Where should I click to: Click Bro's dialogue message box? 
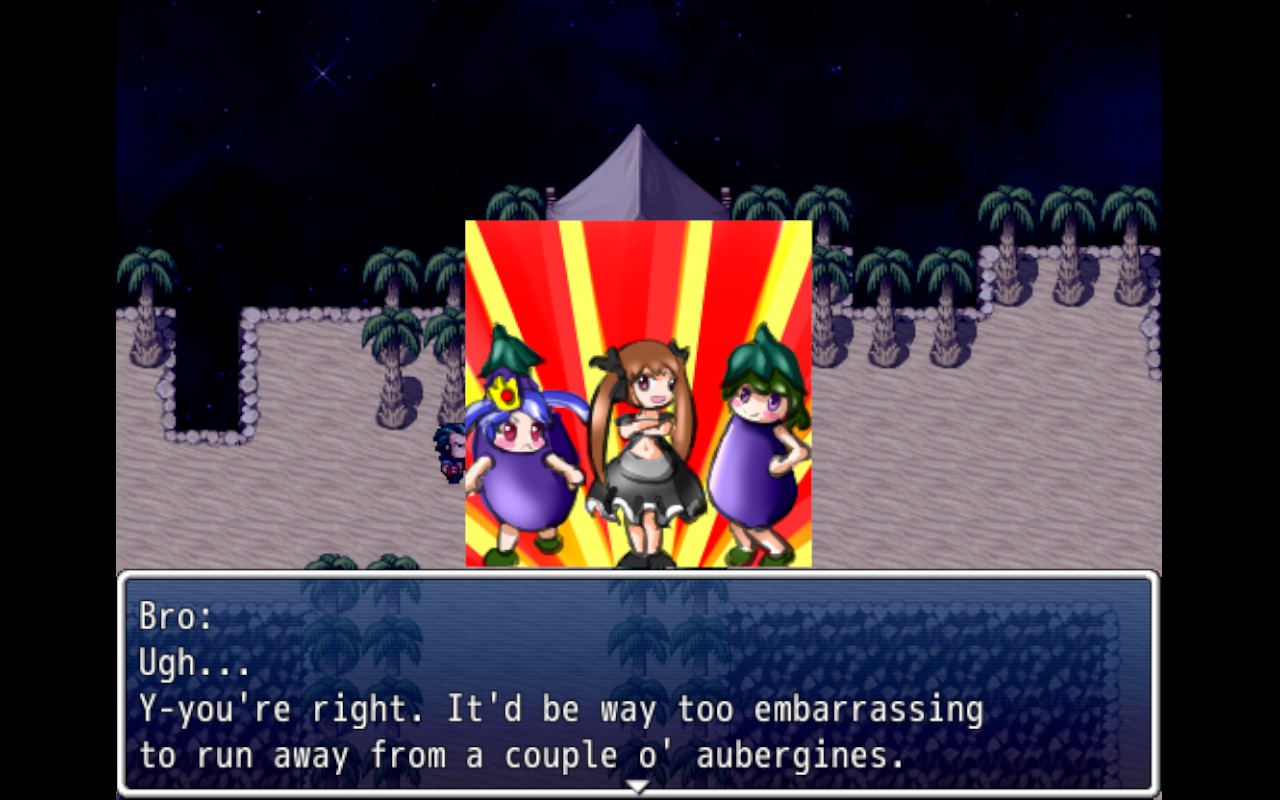(x=638, y=684)
